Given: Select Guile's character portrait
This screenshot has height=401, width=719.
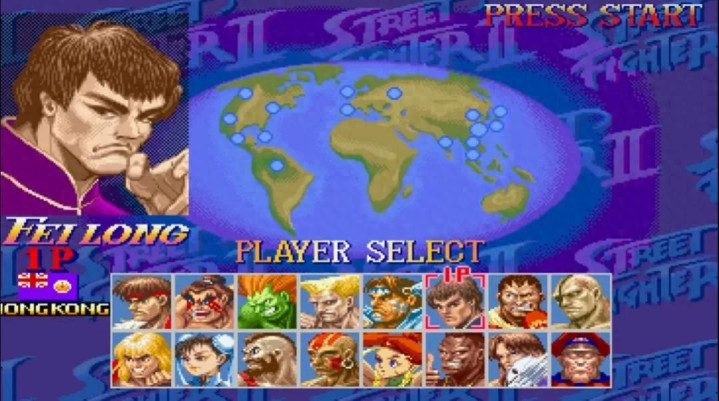Looking at the screenshot, I should 330,302.
